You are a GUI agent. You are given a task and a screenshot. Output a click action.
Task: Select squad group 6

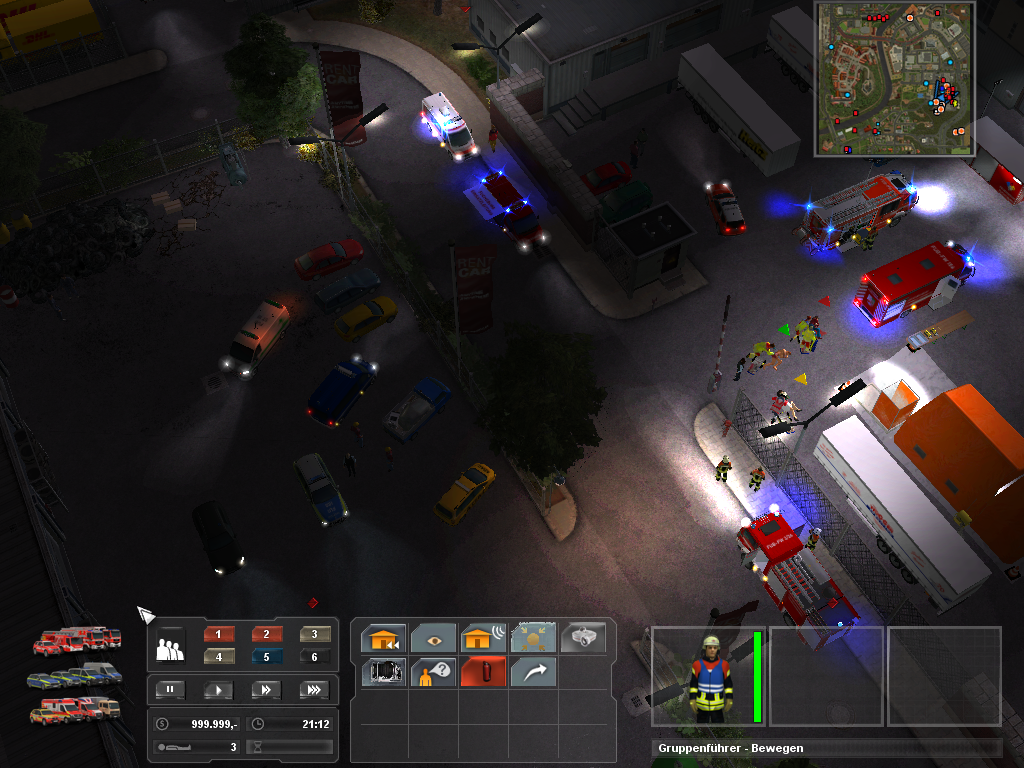pyautogui.click(x=314, y=656)
